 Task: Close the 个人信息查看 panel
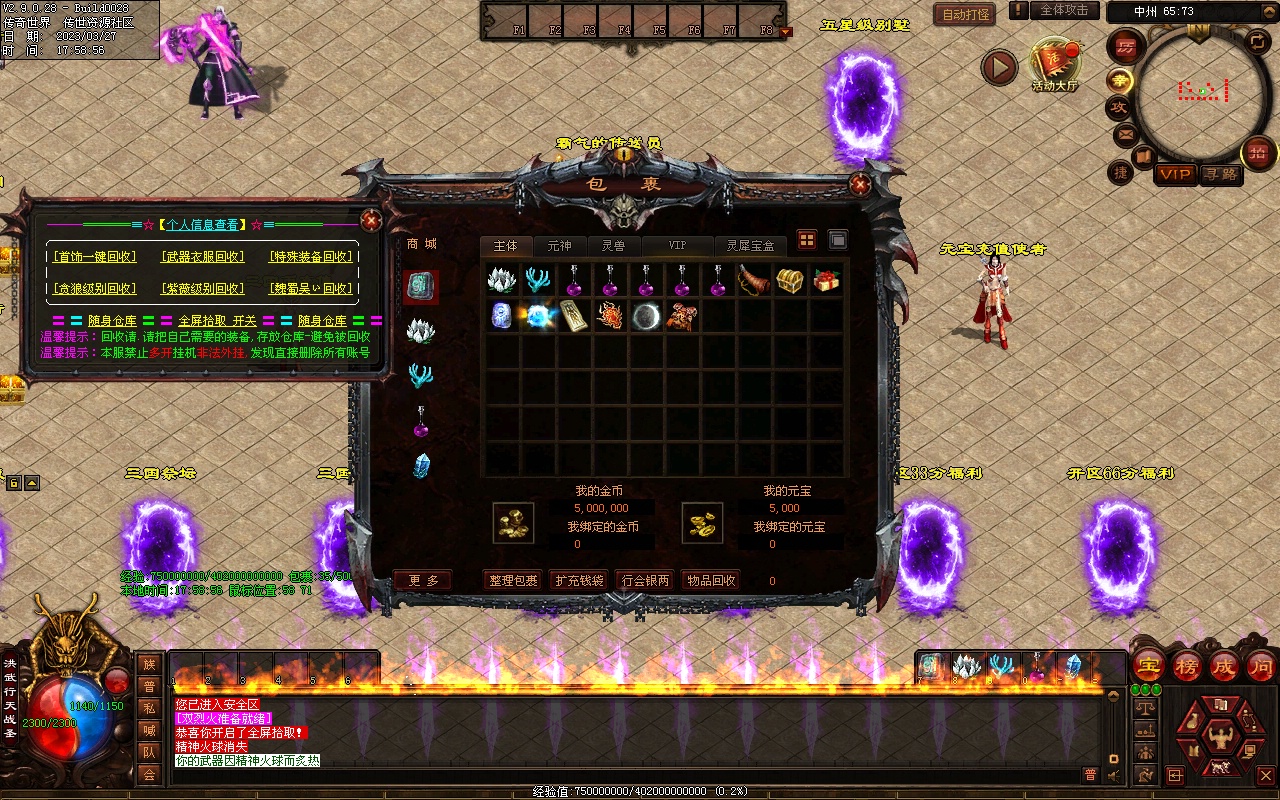point(371,220)
